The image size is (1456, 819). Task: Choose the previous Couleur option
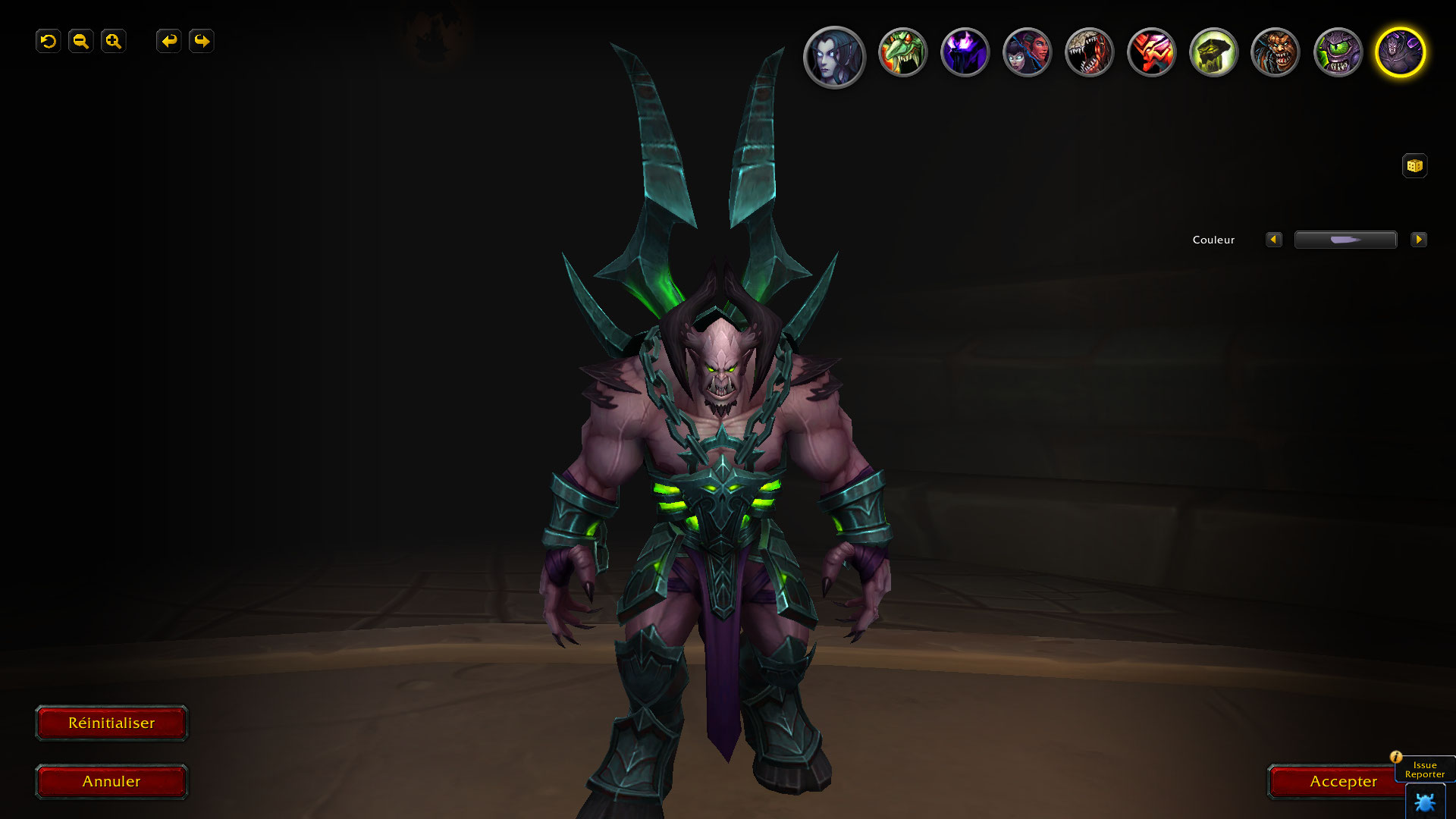point(1273,240)
